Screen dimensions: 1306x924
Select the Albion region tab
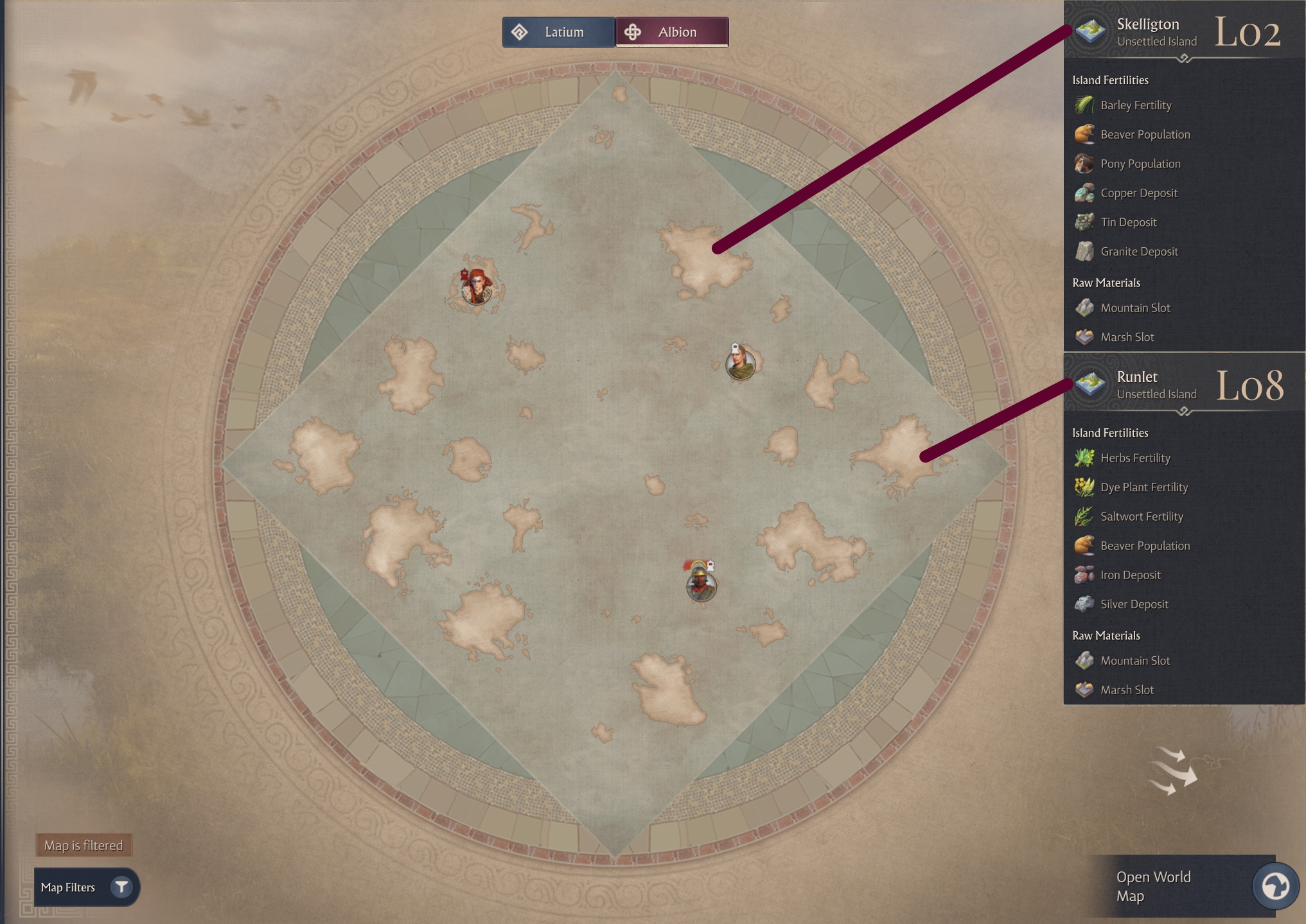click(672, 32)
